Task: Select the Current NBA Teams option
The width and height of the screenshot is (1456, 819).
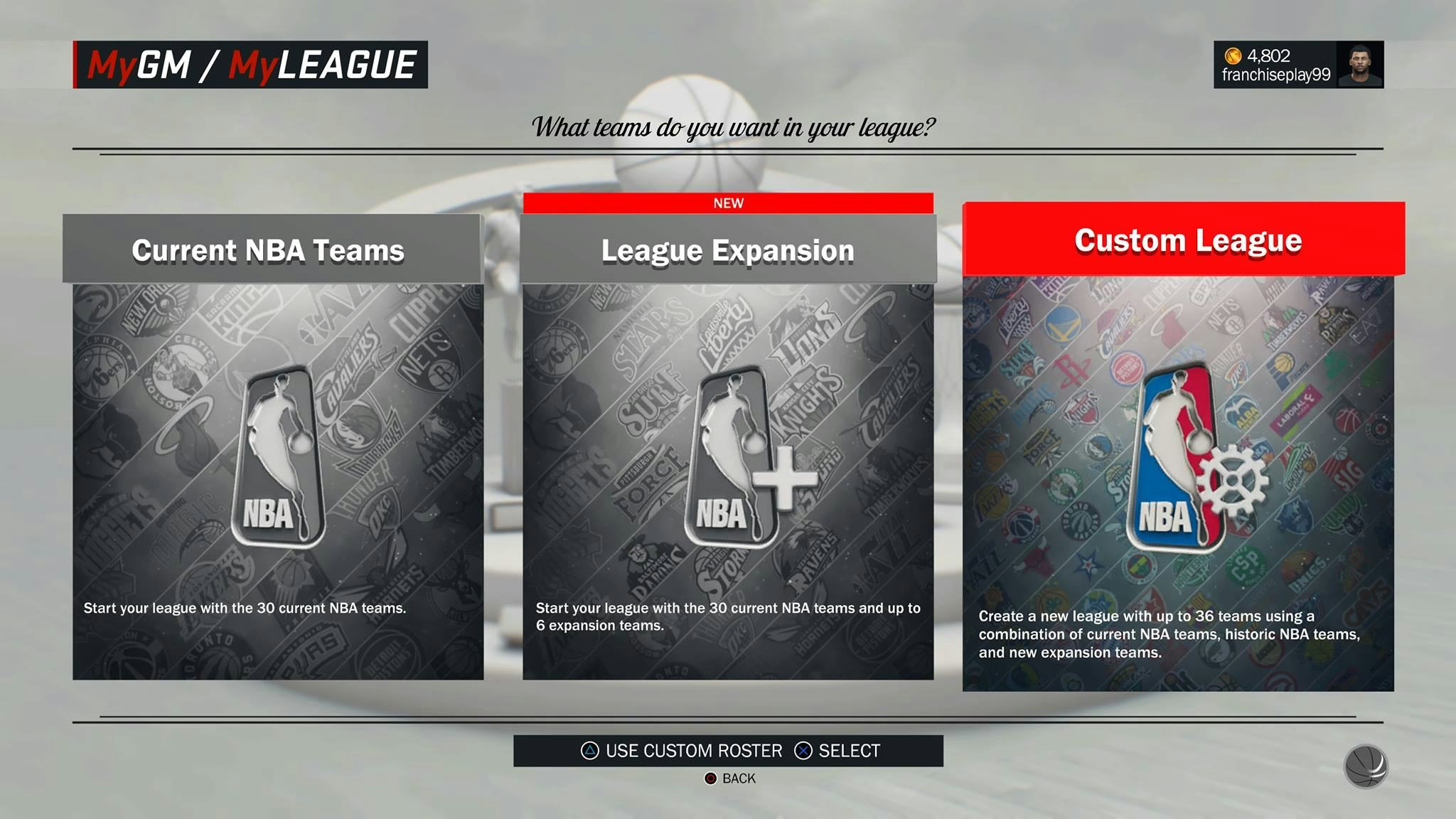Action: click(277, 448)
